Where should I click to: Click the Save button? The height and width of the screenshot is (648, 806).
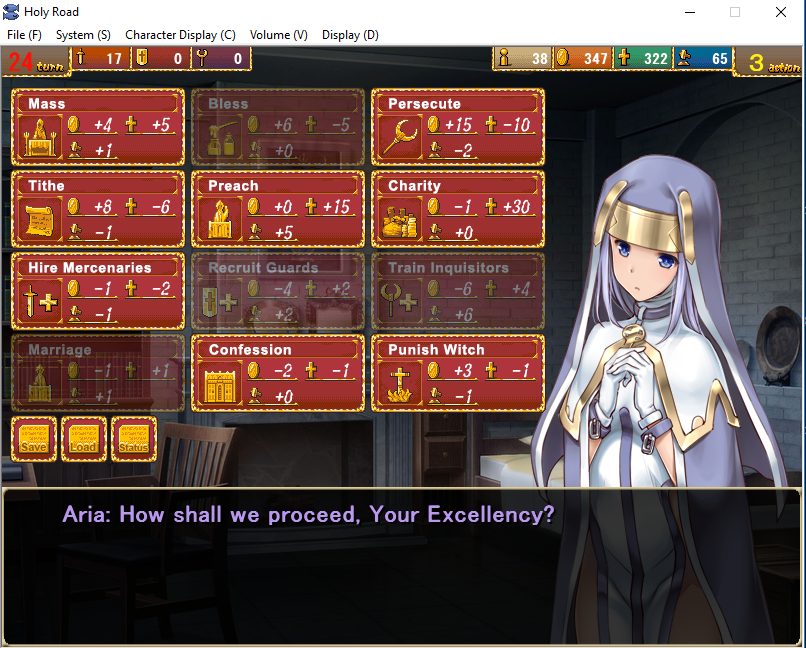[x=33, y=439]
